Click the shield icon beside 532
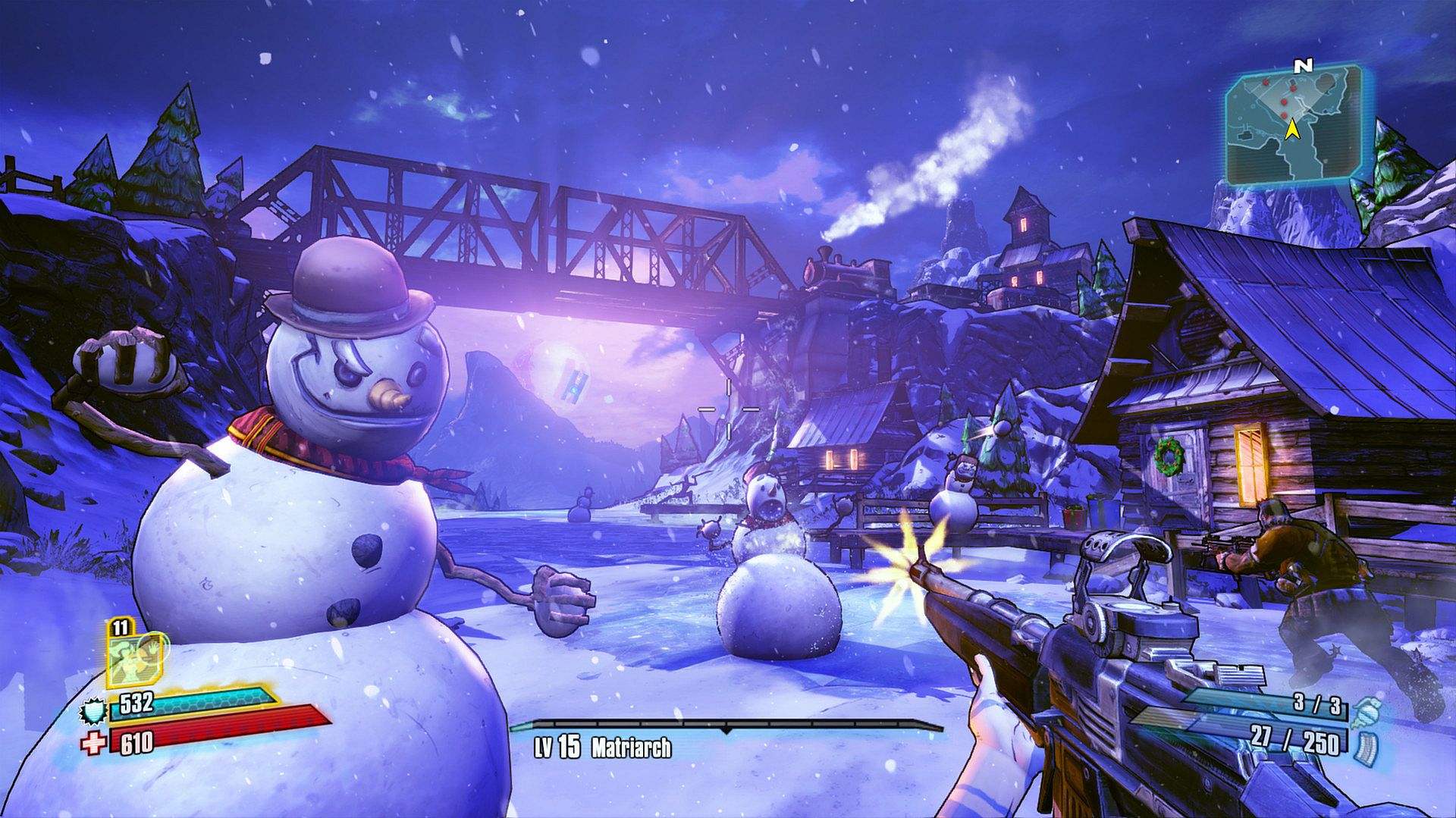 (x=90, y=711)
